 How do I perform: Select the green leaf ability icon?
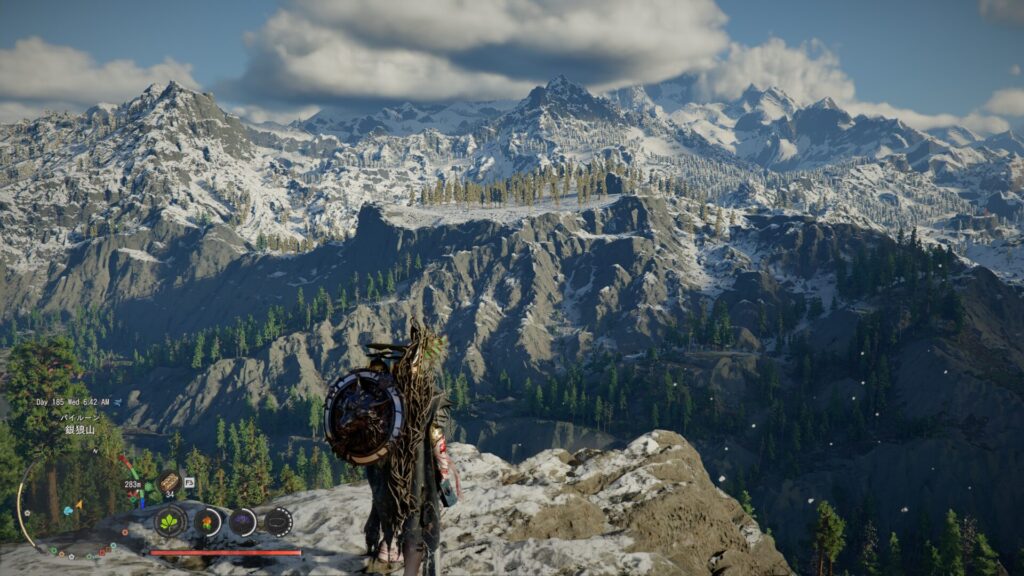pos(171,521)
